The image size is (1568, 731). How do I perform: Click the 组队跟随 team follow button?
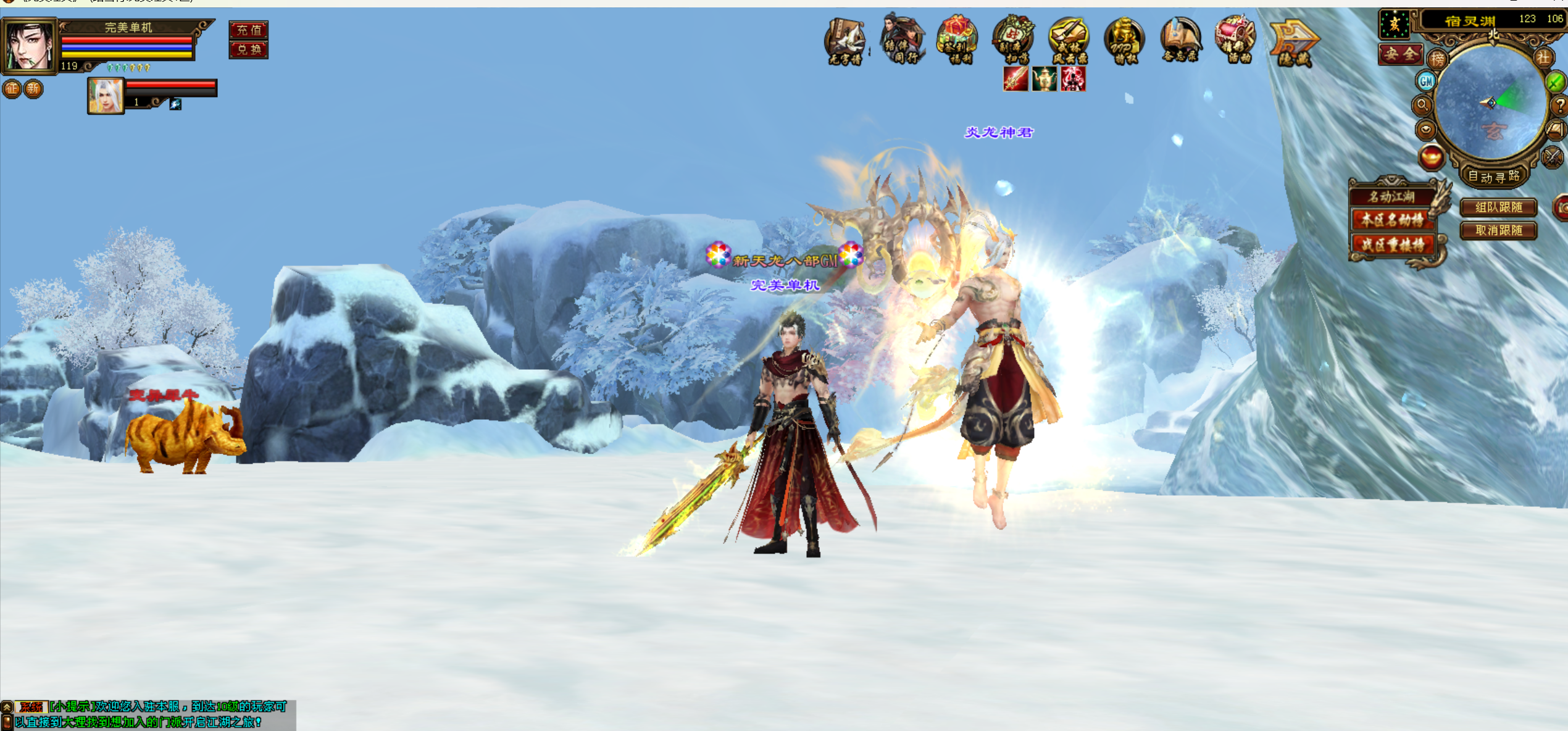[x=1498, y=207]
